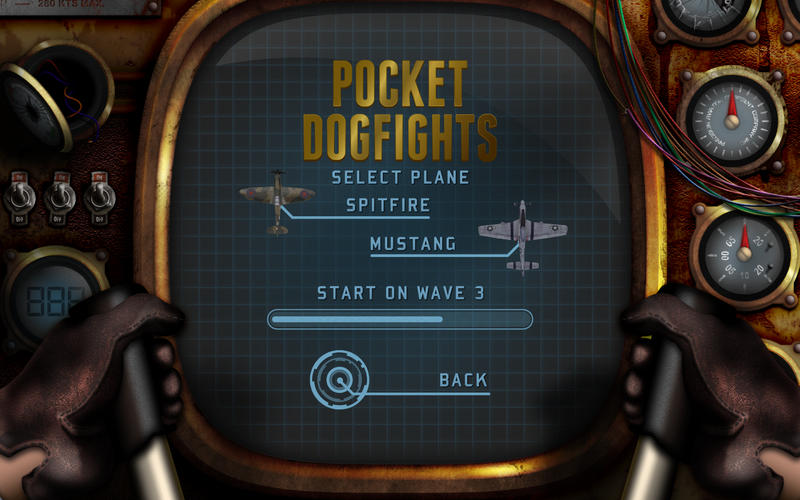Screen dimensions: 800x500
Task: Choose the Mustang plane option
Action: click(x=413, y=243)
